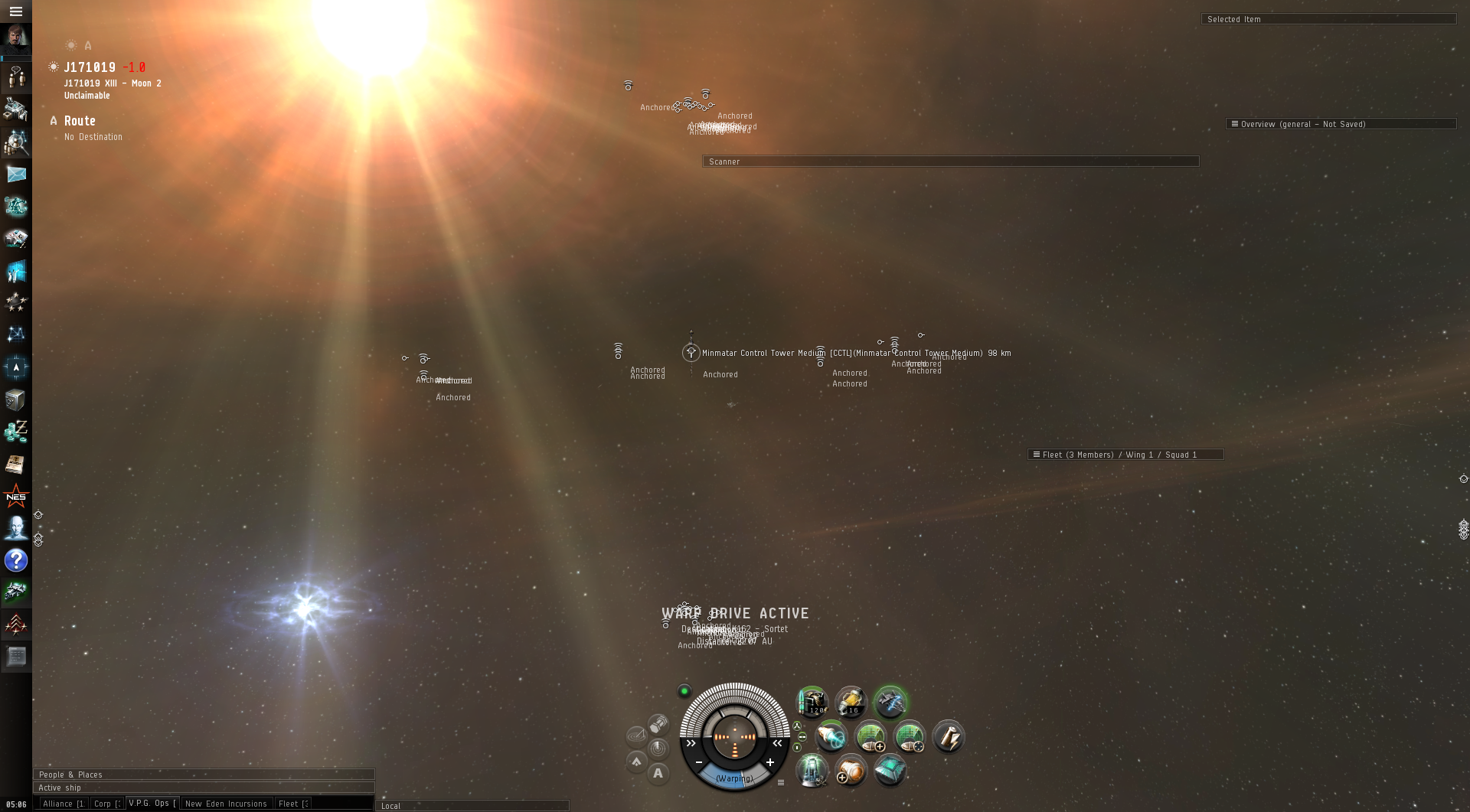Activate the capacitor battery lightning module

click(x=948, y=737)
